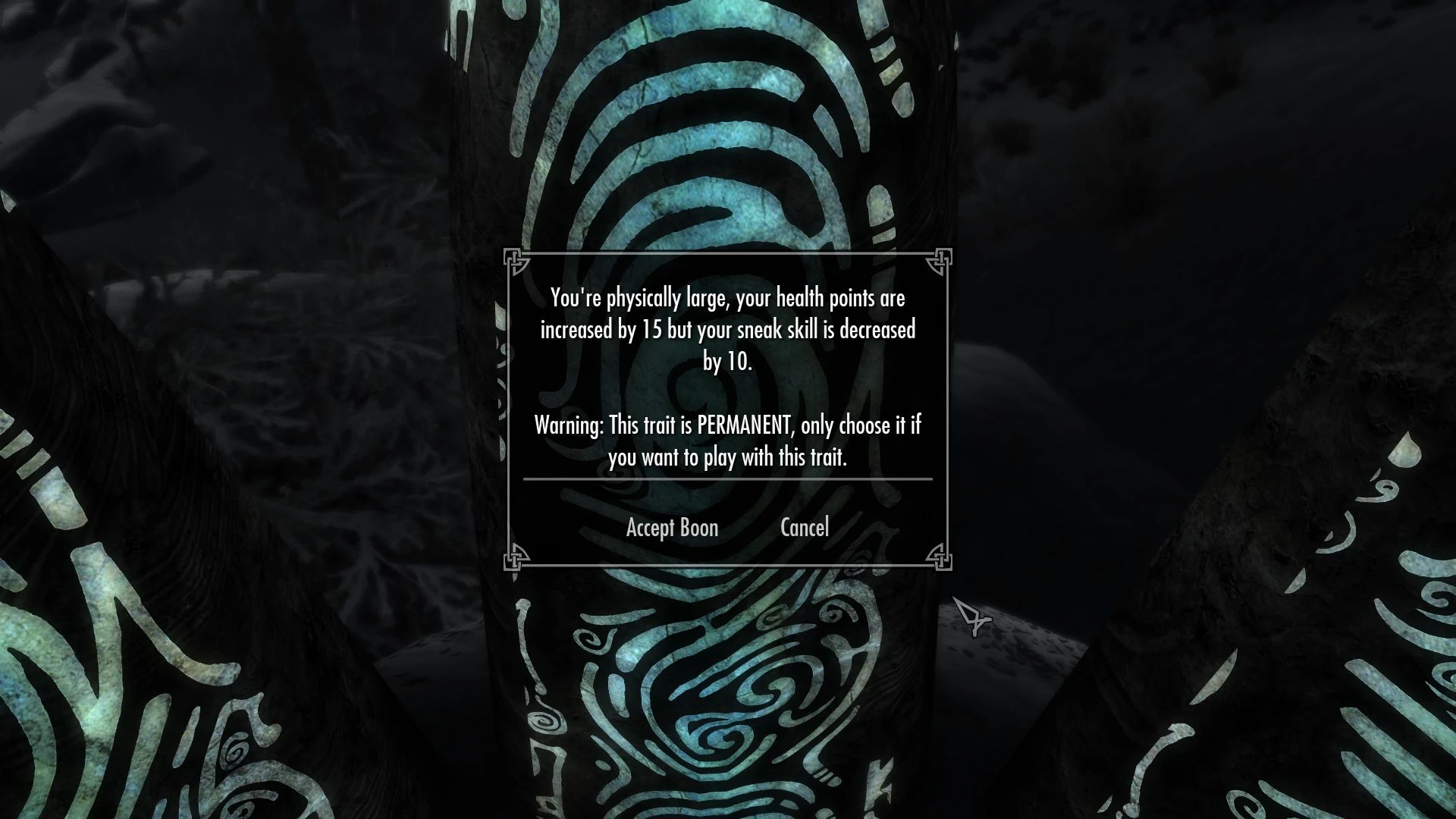The height and width of the screenshot is (819, 1456).
Task: Click Cancel to dismiss the boon dialog
Action: pyautogui.click(x=805, y=528)
